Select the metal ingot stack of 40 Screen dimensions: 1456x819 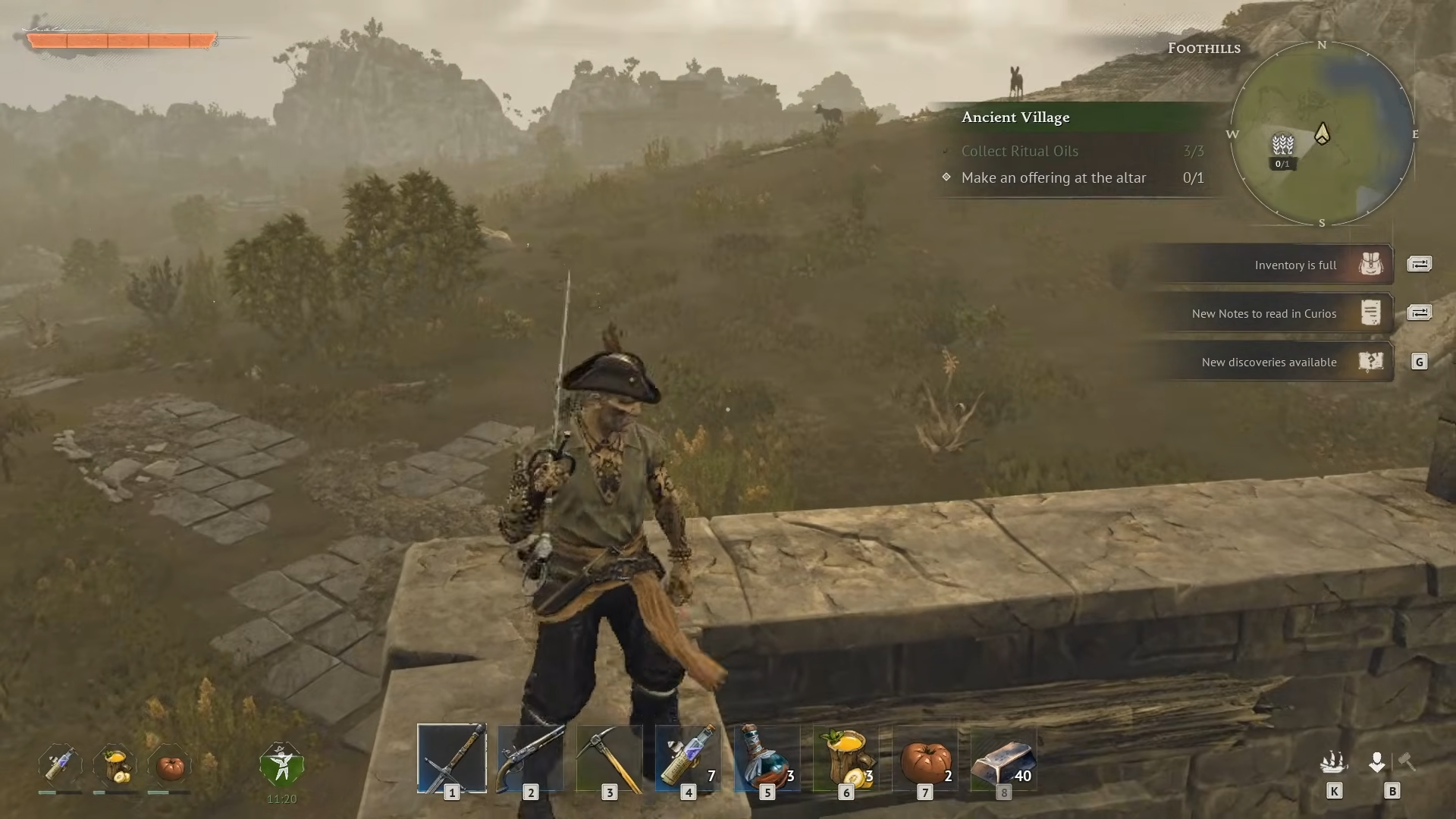[1003, 759]
